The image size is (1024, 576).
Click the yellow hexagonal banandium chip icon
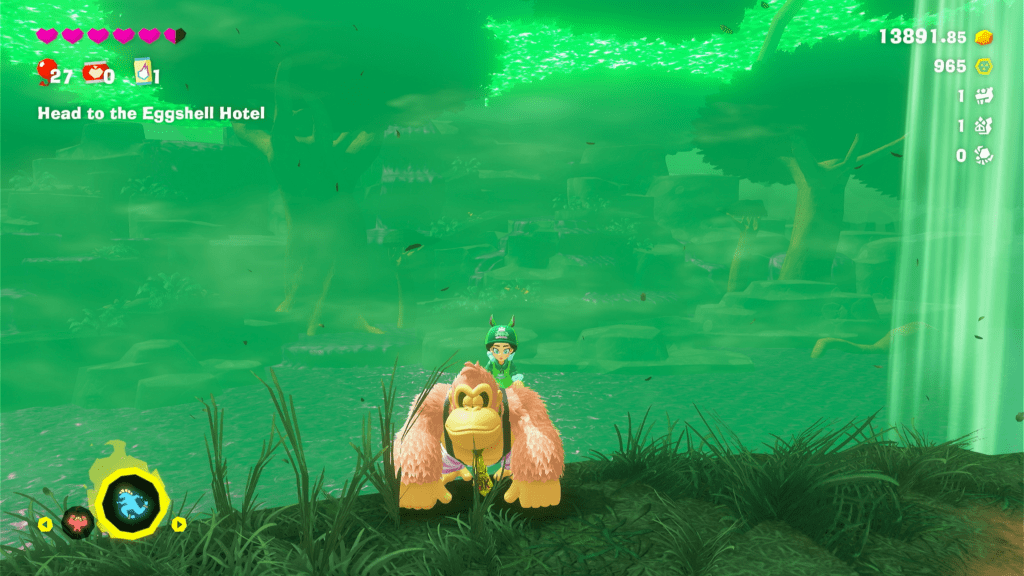tap(984, 66)
